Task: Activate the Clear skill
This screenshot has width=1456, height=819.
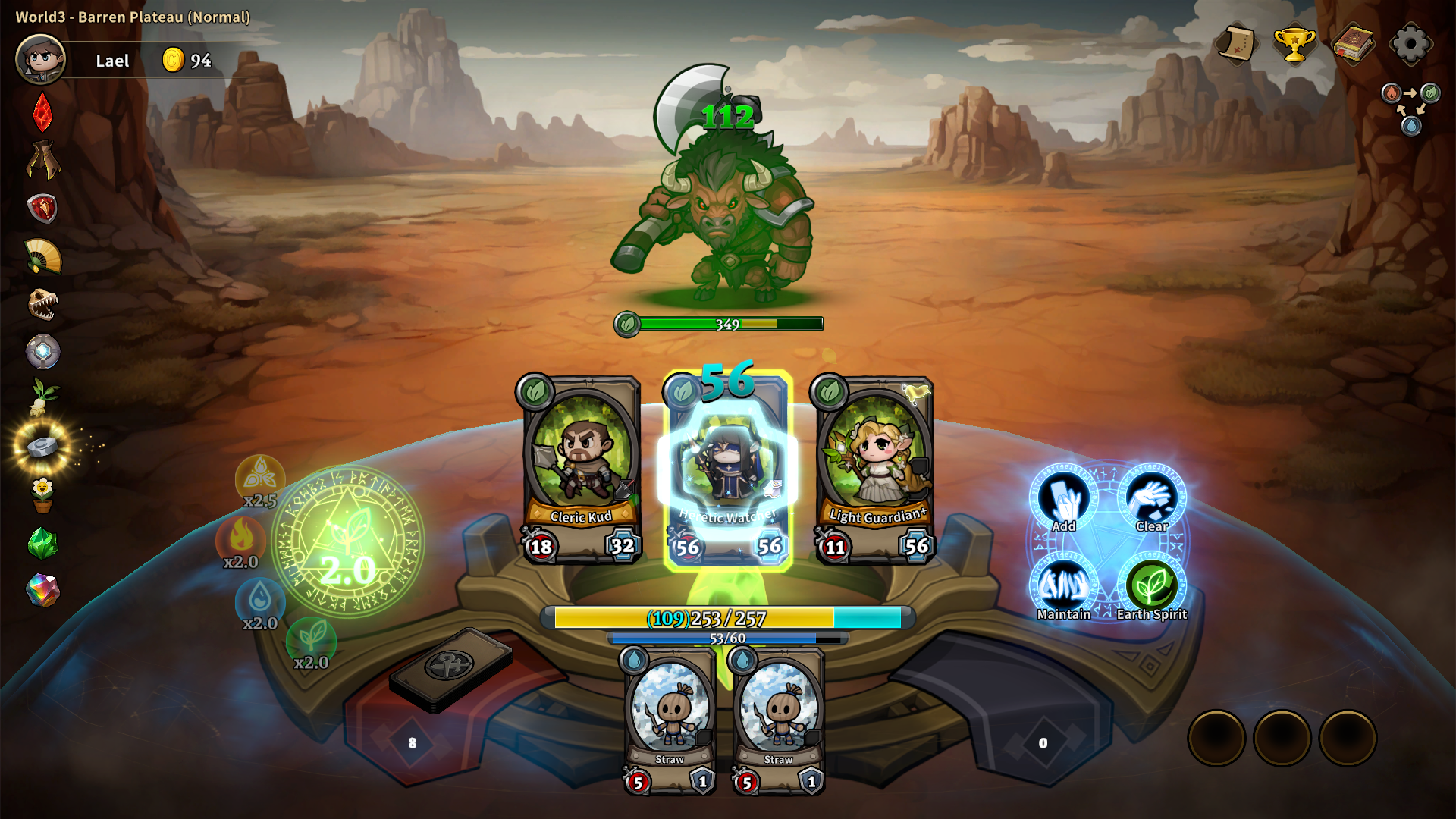Action: click(x=1152, y=499)
